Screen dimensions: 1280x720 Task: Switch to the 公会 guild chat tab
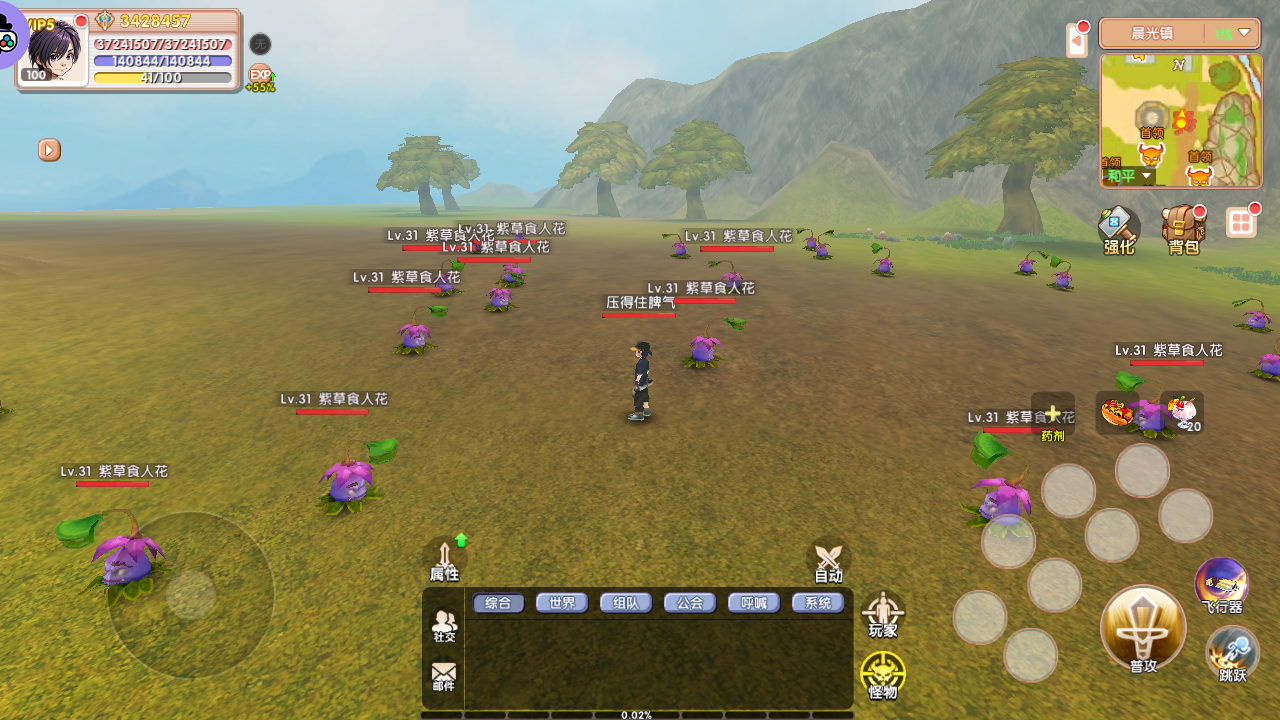coord(690,603)
